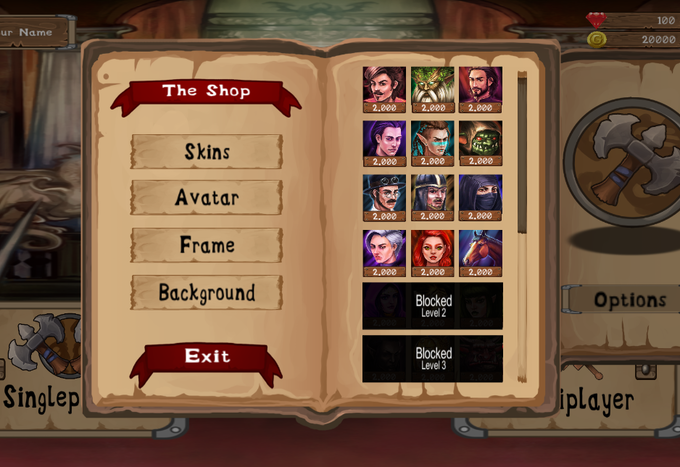The height and width of the screenshot is (467, 680).
Task: Select the top hat gentleman avatar
Action: tap(384, 196)
